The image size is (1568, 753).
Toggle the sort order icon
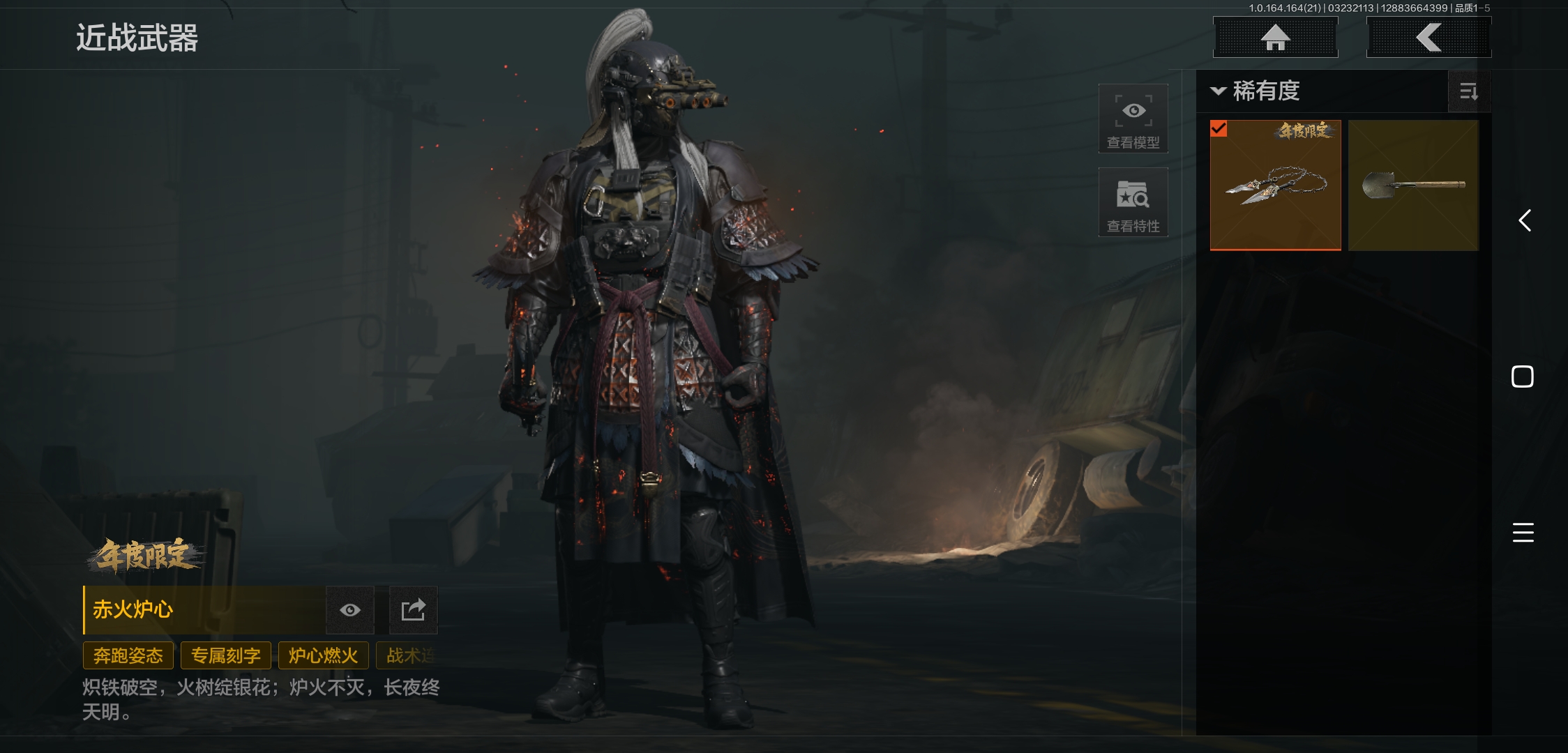pos(1468,91)
